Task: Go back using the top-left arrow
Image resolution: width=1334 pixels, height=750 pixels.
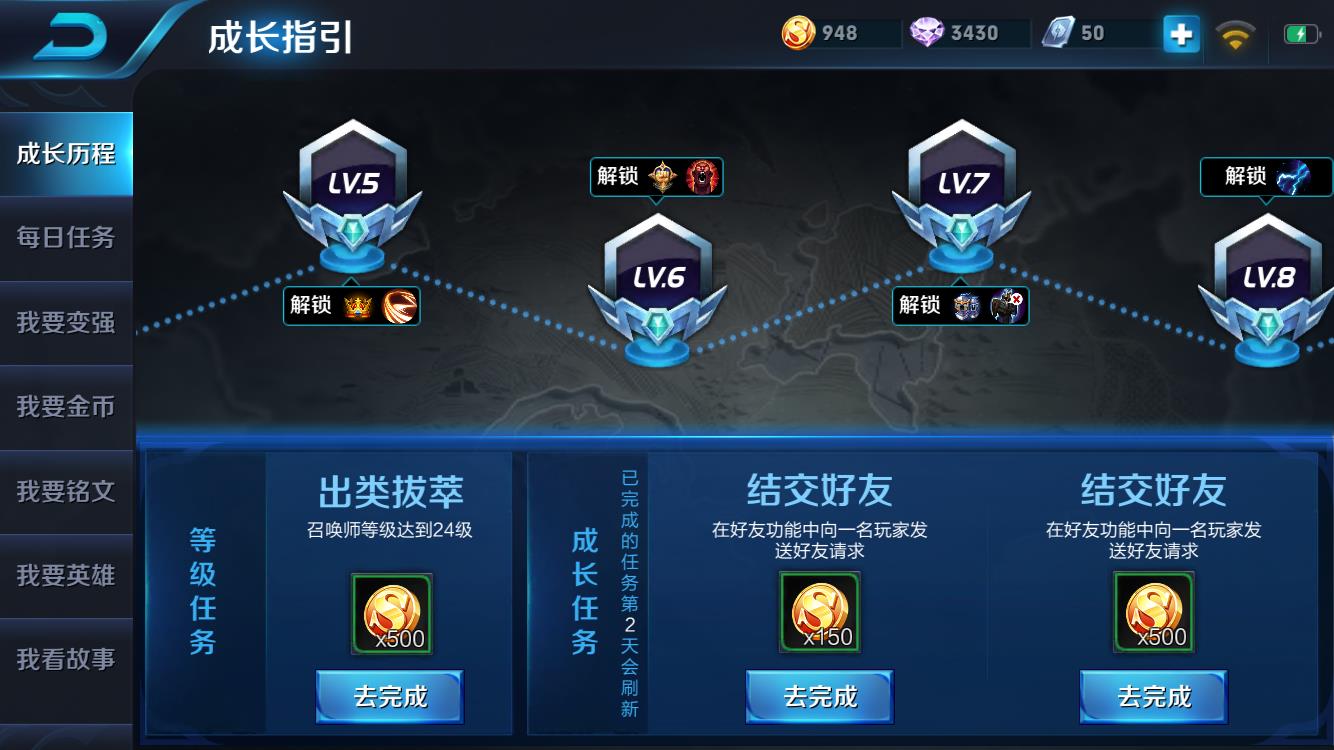Action: [70, 36]
